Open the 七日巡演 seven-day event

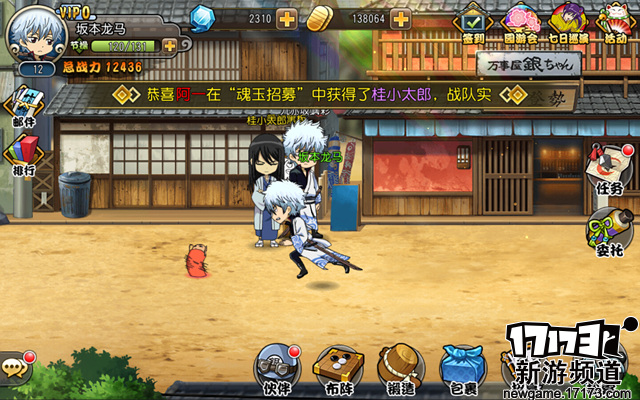tap(567, 23)
